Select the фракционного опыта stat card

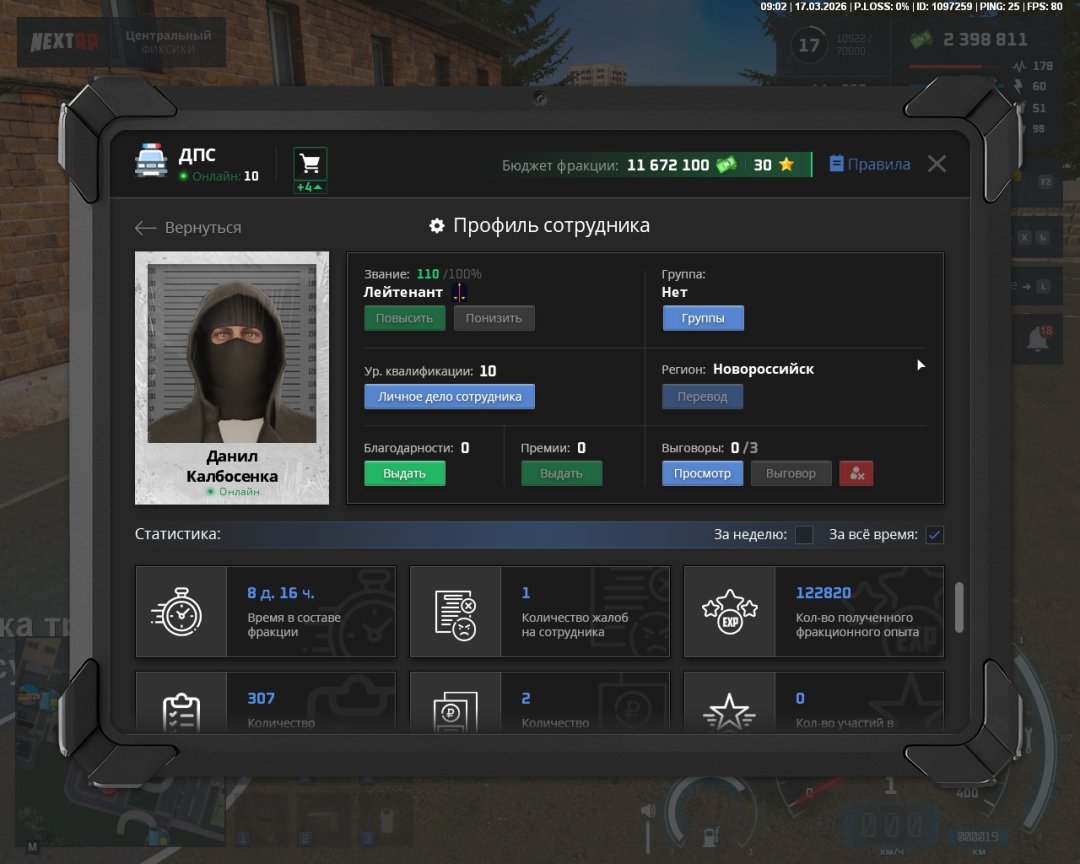813,611
